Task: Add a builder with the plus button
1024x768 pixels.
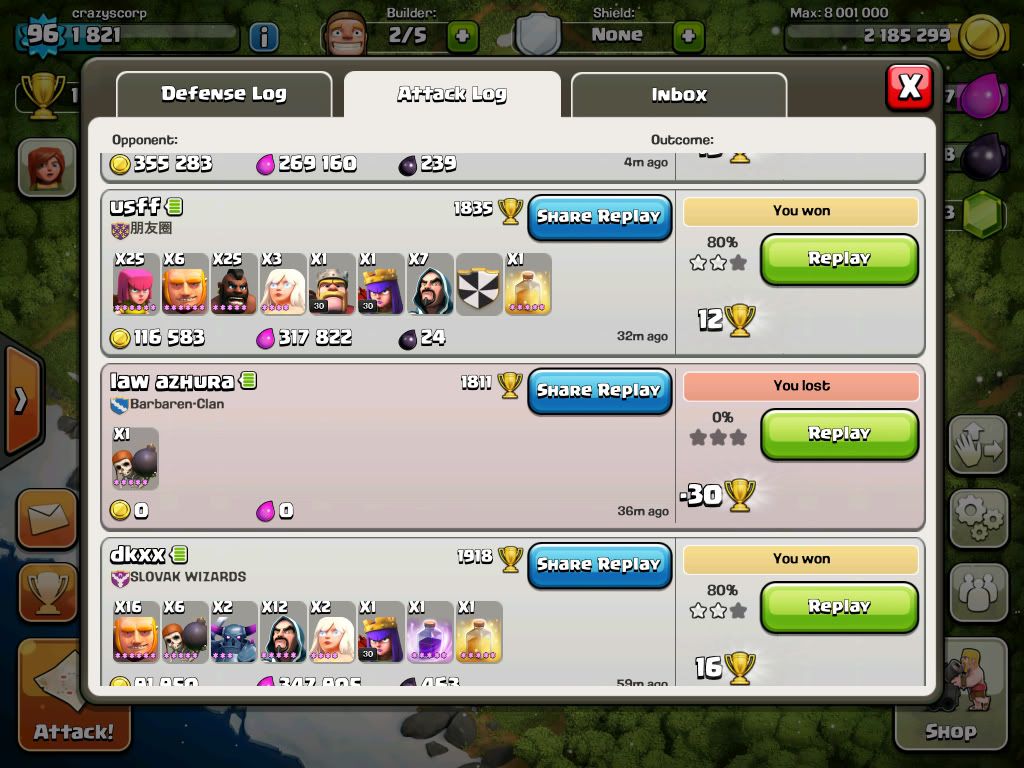Action: tap(462, 36)
